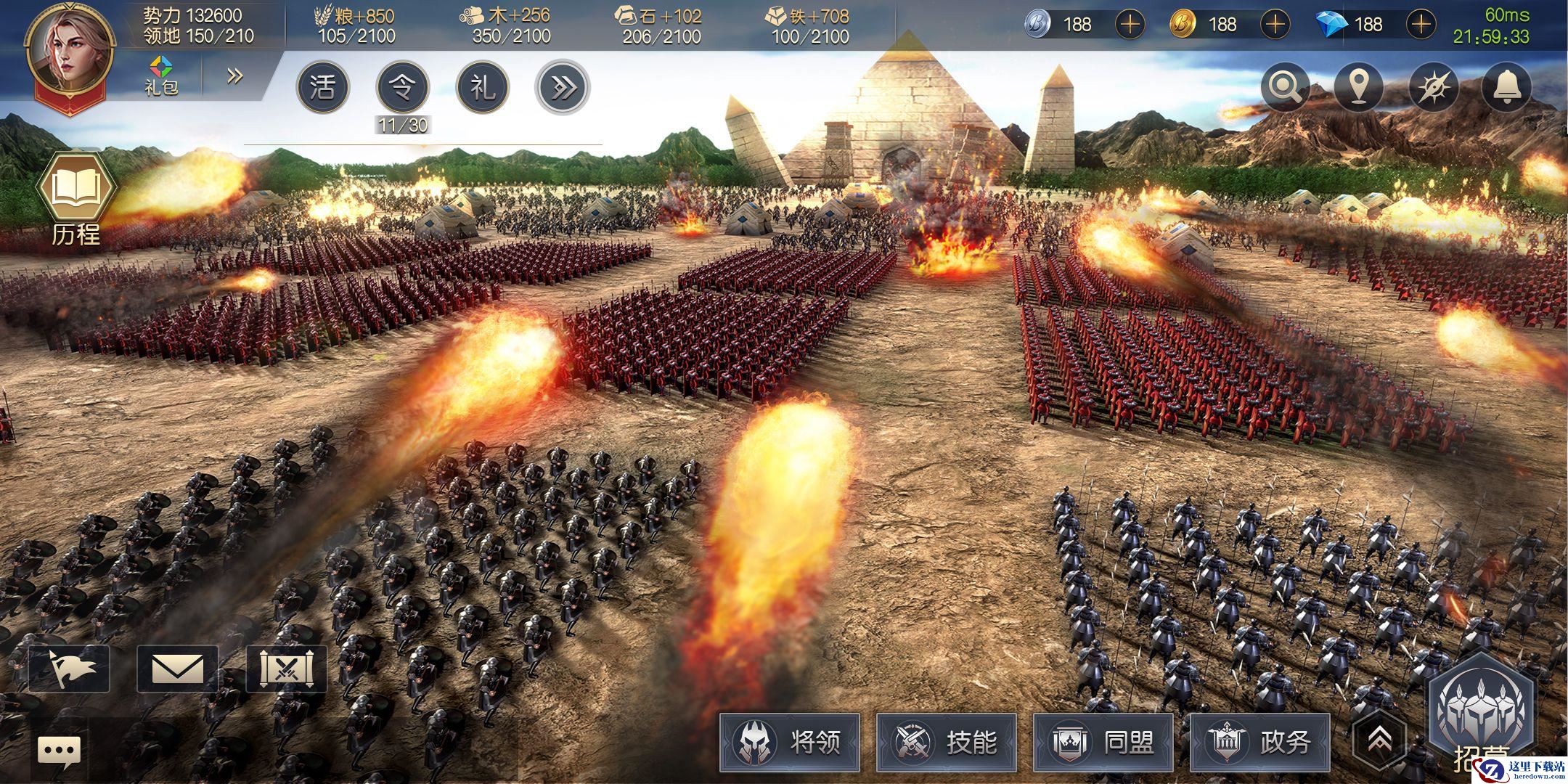Open the crossed swords battle report
The image size is (1568, 784).
[x=287, y=669]
